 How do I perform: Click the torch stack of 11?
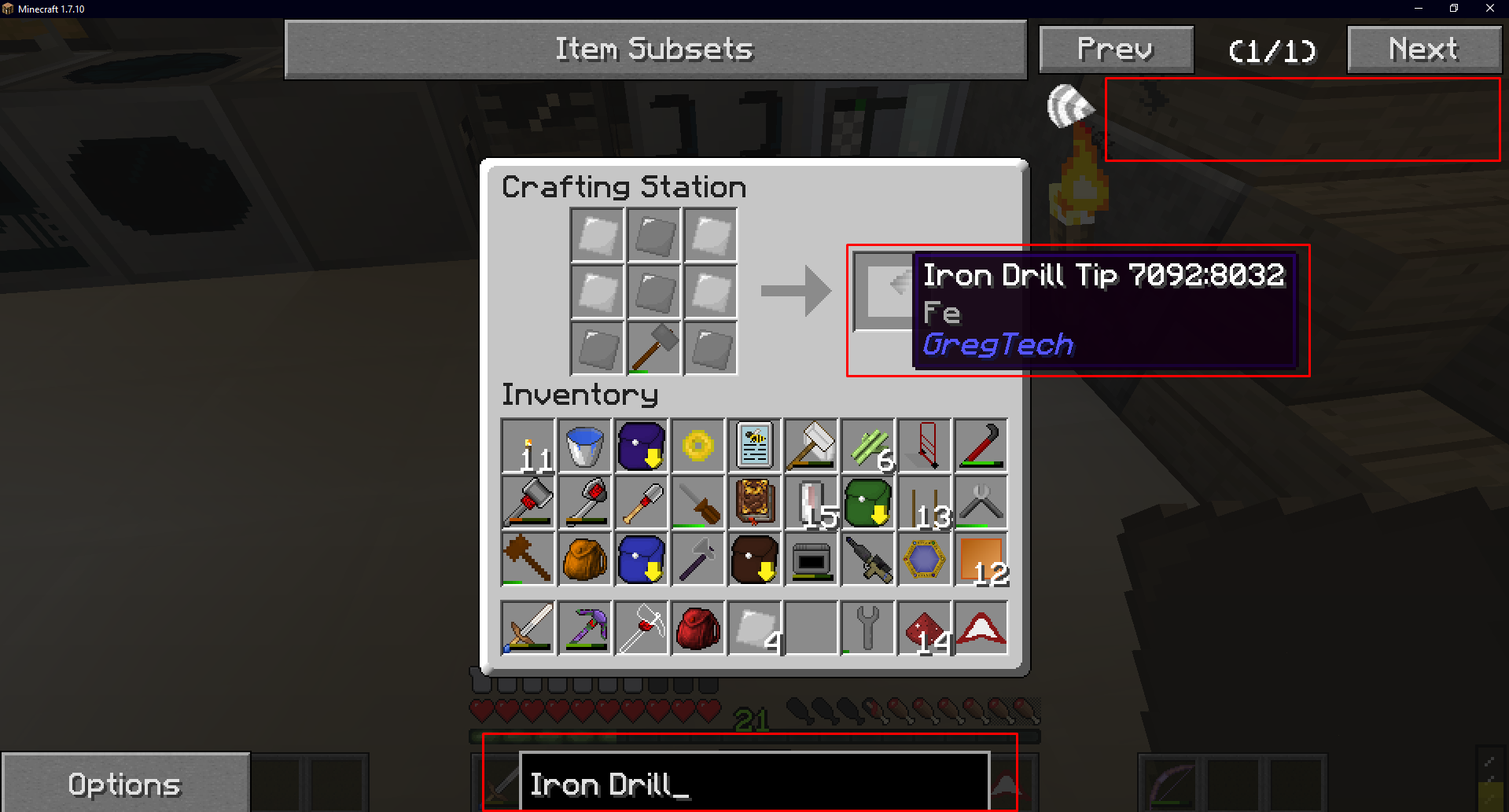pos(528,446)
